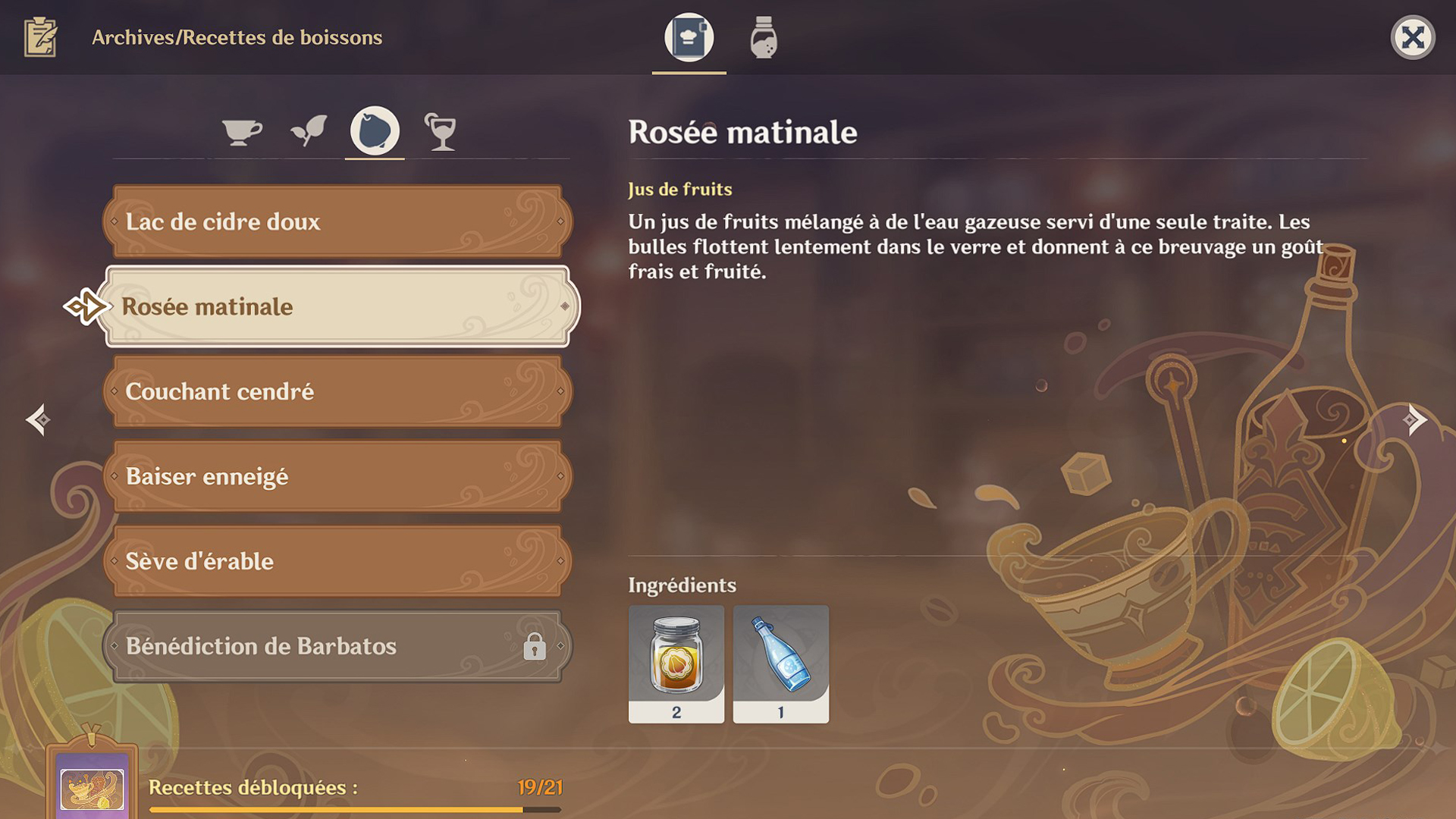This screenshot has height=819, width=1456.
Task: Open the wine glass cocktail category icon
Action: click(442, 130)
